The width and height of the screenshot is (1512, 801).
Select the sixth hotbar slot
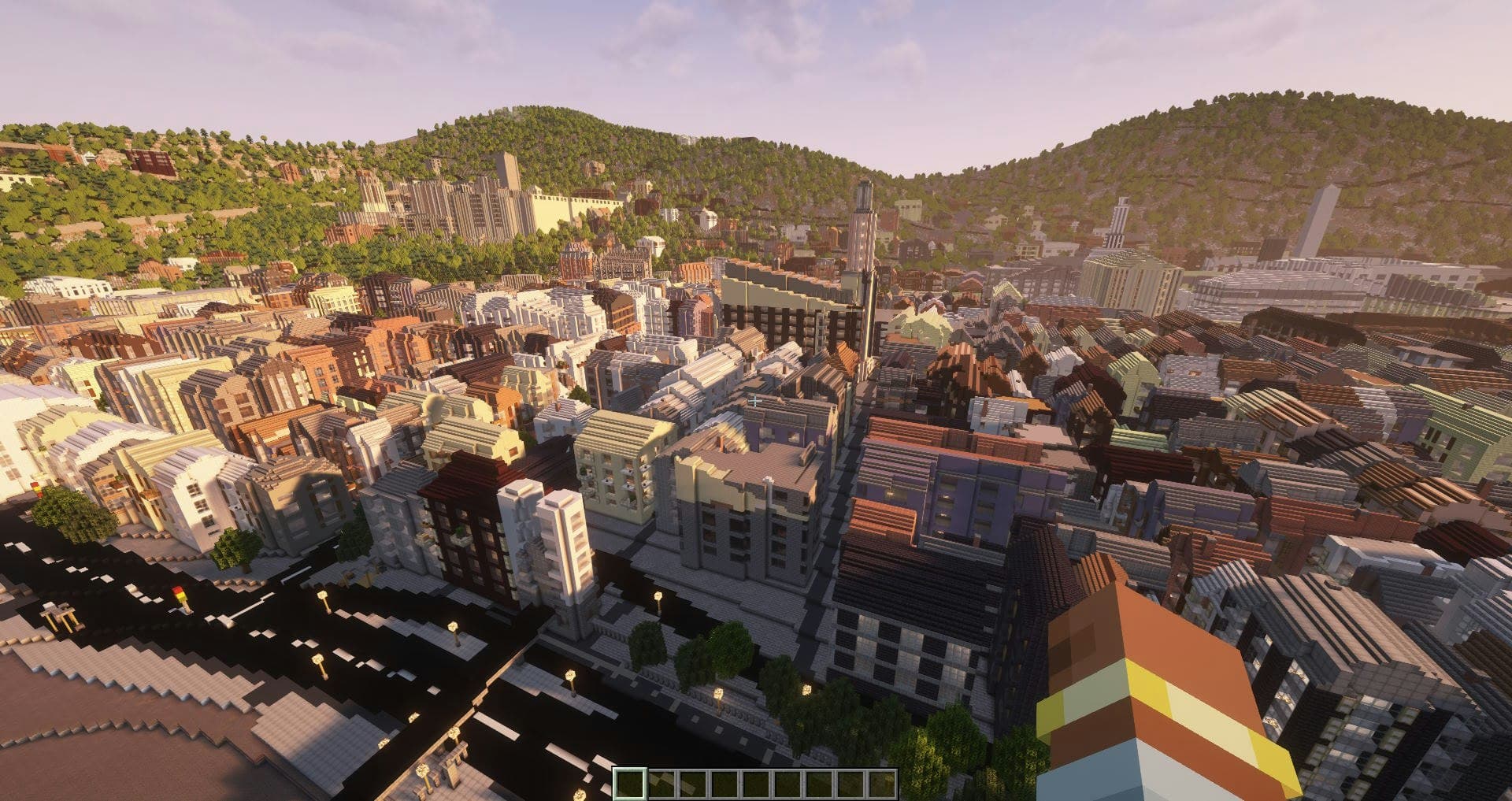(788, 783)
